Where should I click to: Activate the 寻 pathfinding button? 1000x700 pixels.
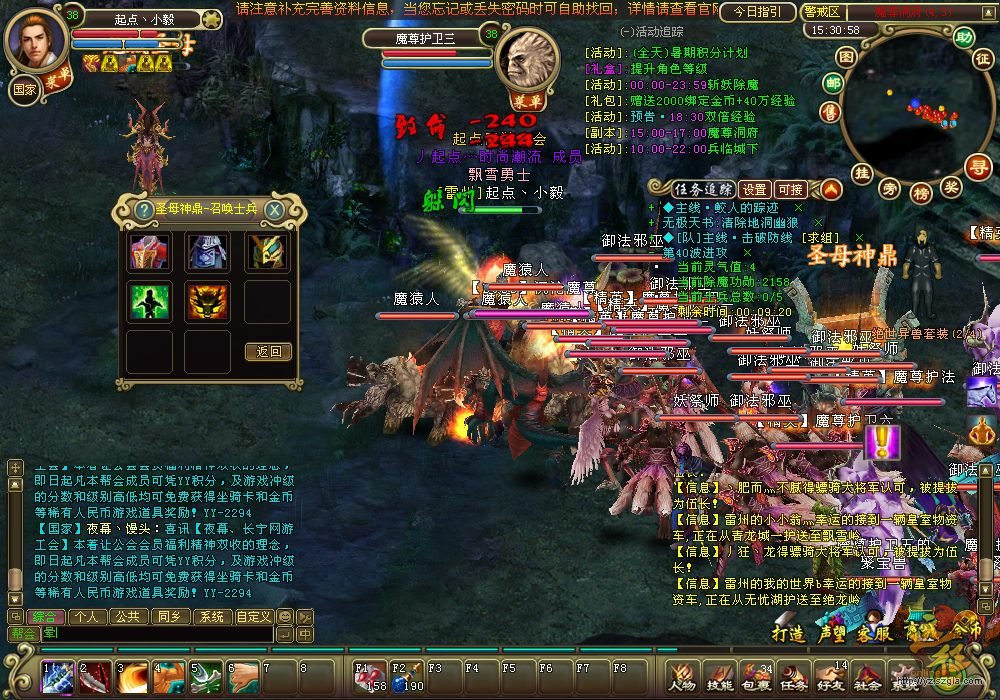pos(978,166)
